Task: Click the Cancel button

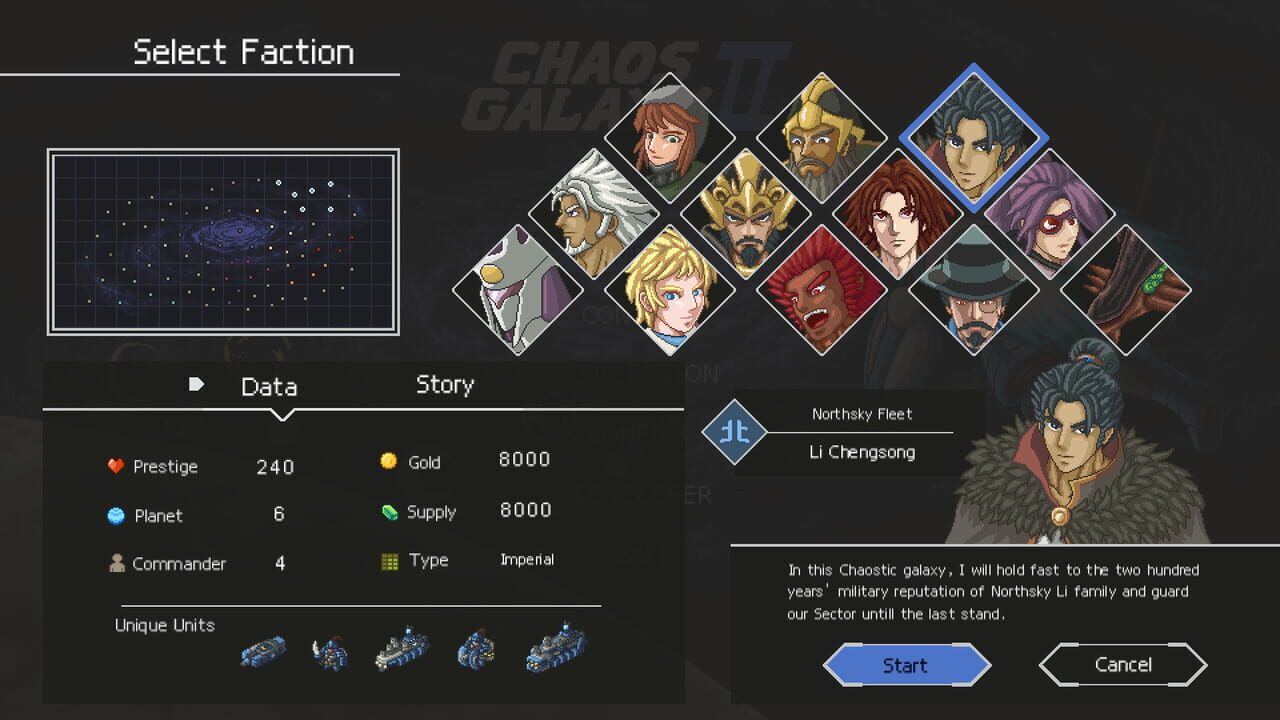Action: (x=1121, y=664)
